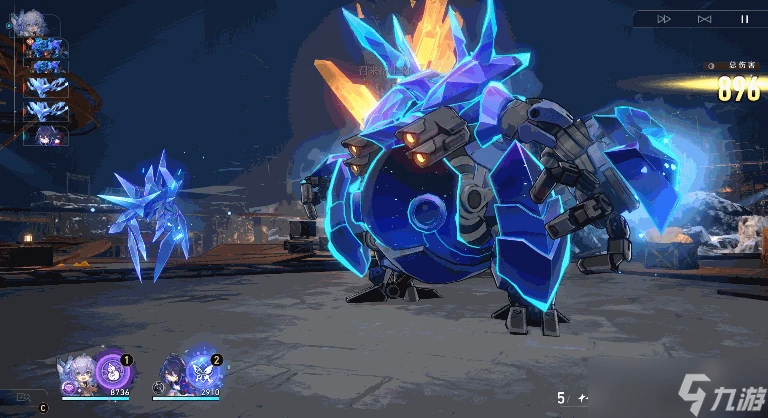Toggle the double-speed fast-forward button
Screen dimensions: 768x418
point(664,19)
